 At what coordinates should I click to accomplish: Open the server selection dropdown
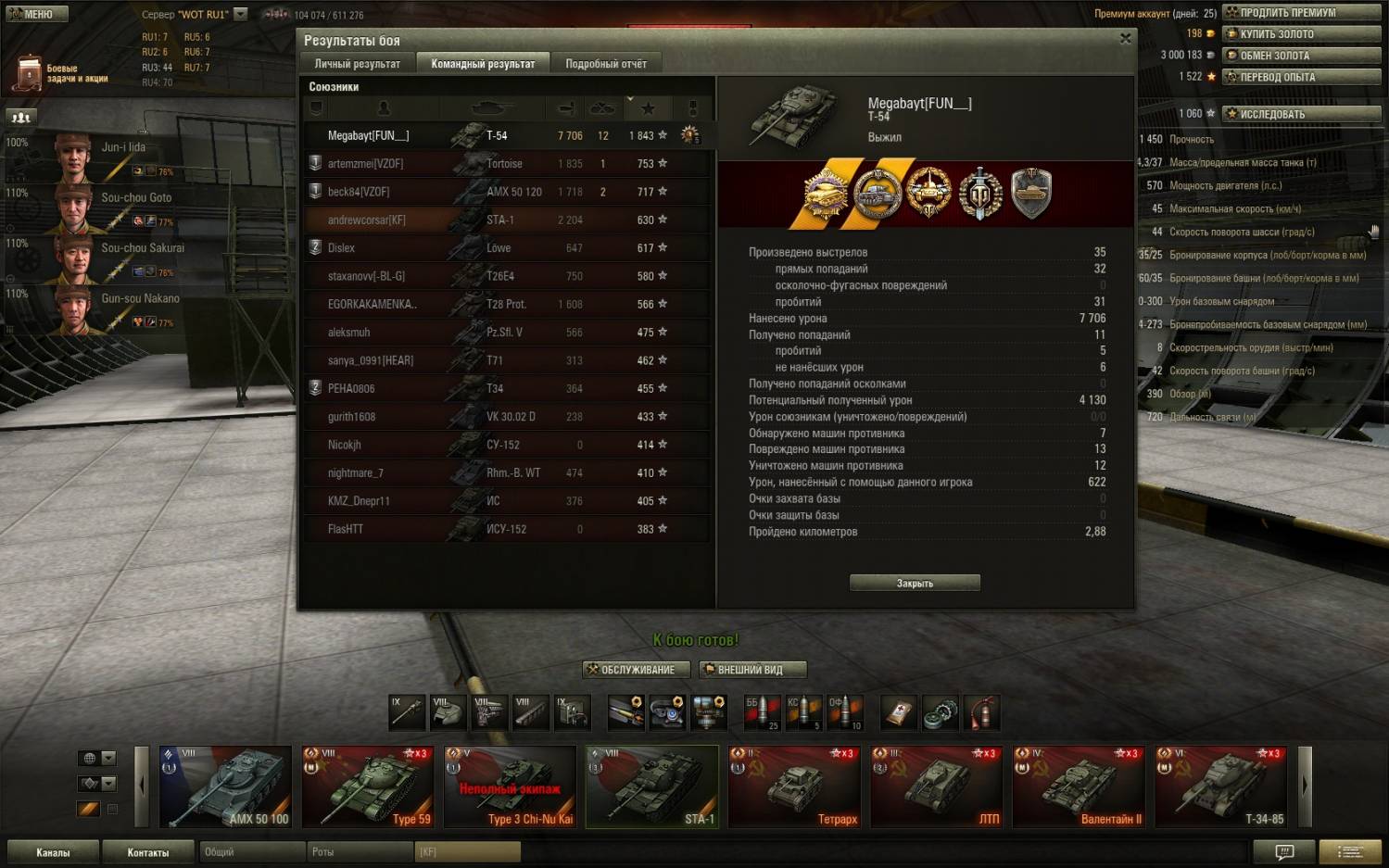(241, 14)
